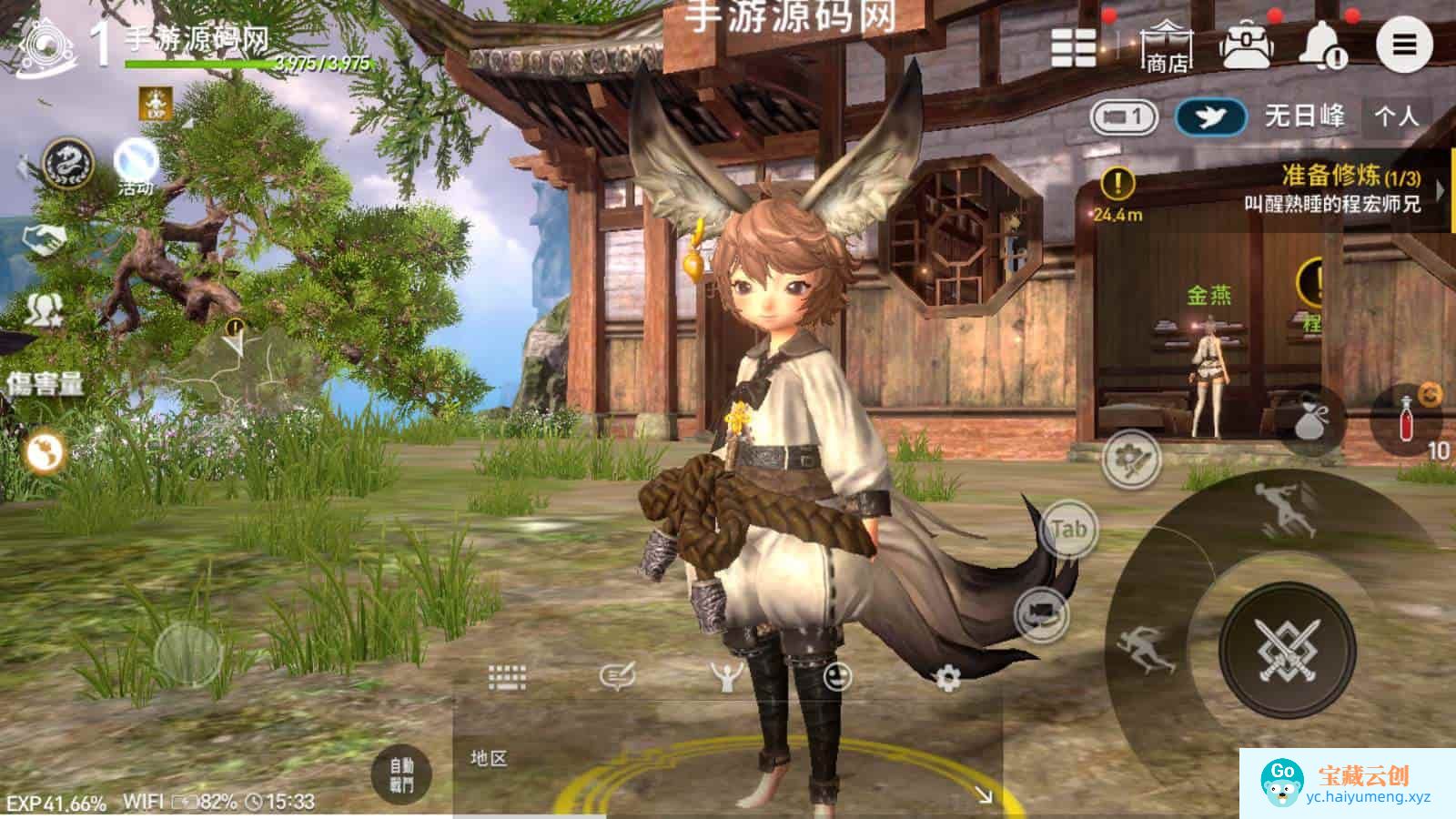Open the chat keyboard input
Viewport: 1456px width, 819px height.
click(507, 677)
